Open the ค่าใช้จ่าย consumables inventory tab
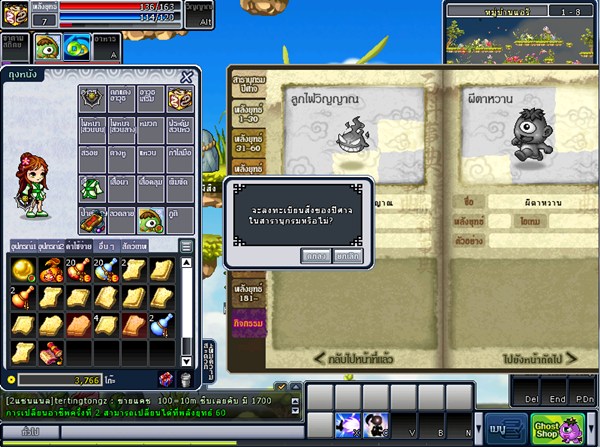This screenshot has width=600, height=447. pyautogui.click(x=79, y=245)
